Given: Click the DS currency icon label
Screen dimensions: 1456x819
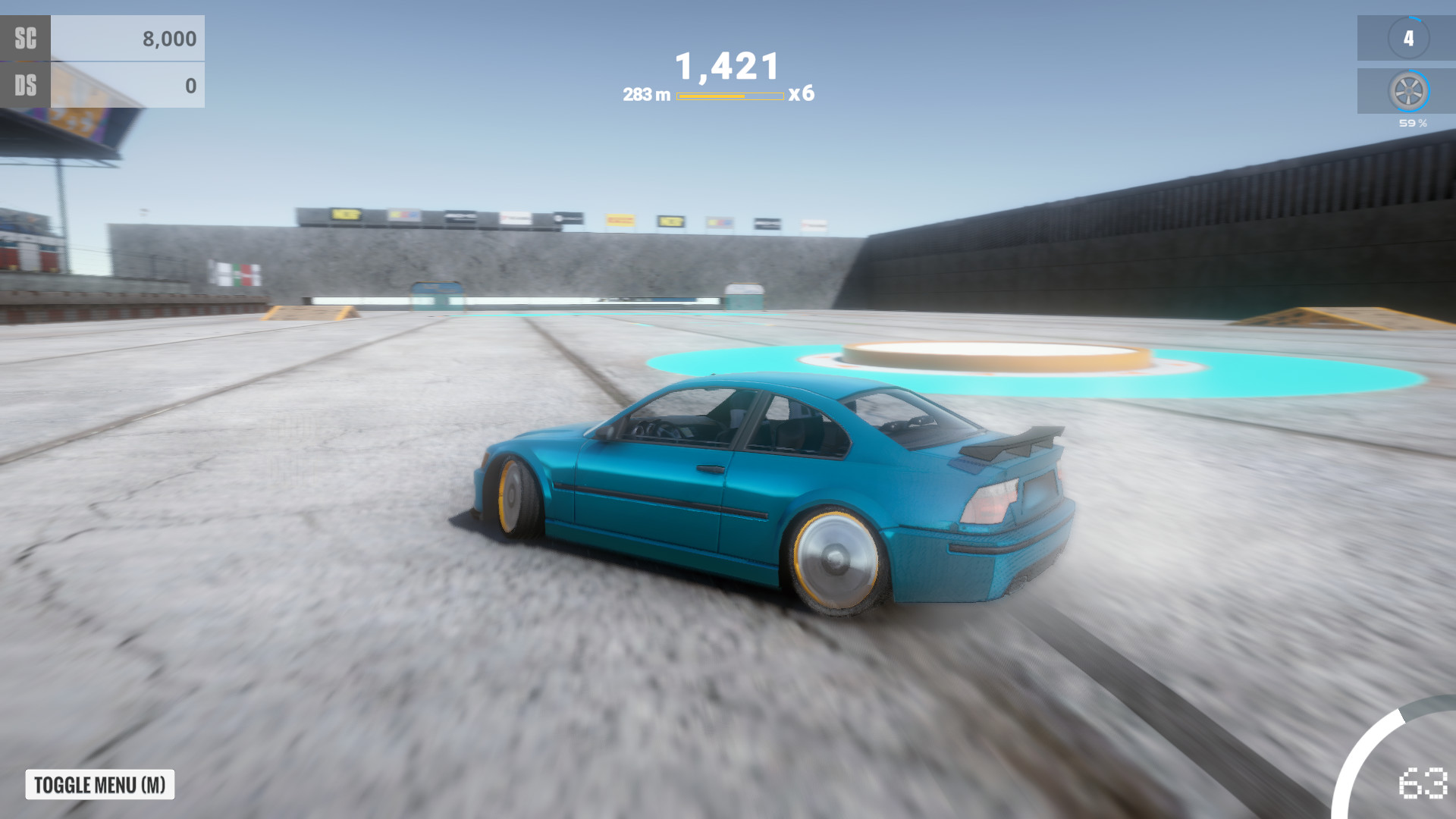Looking at the screenshot, I should coord(27,86).
